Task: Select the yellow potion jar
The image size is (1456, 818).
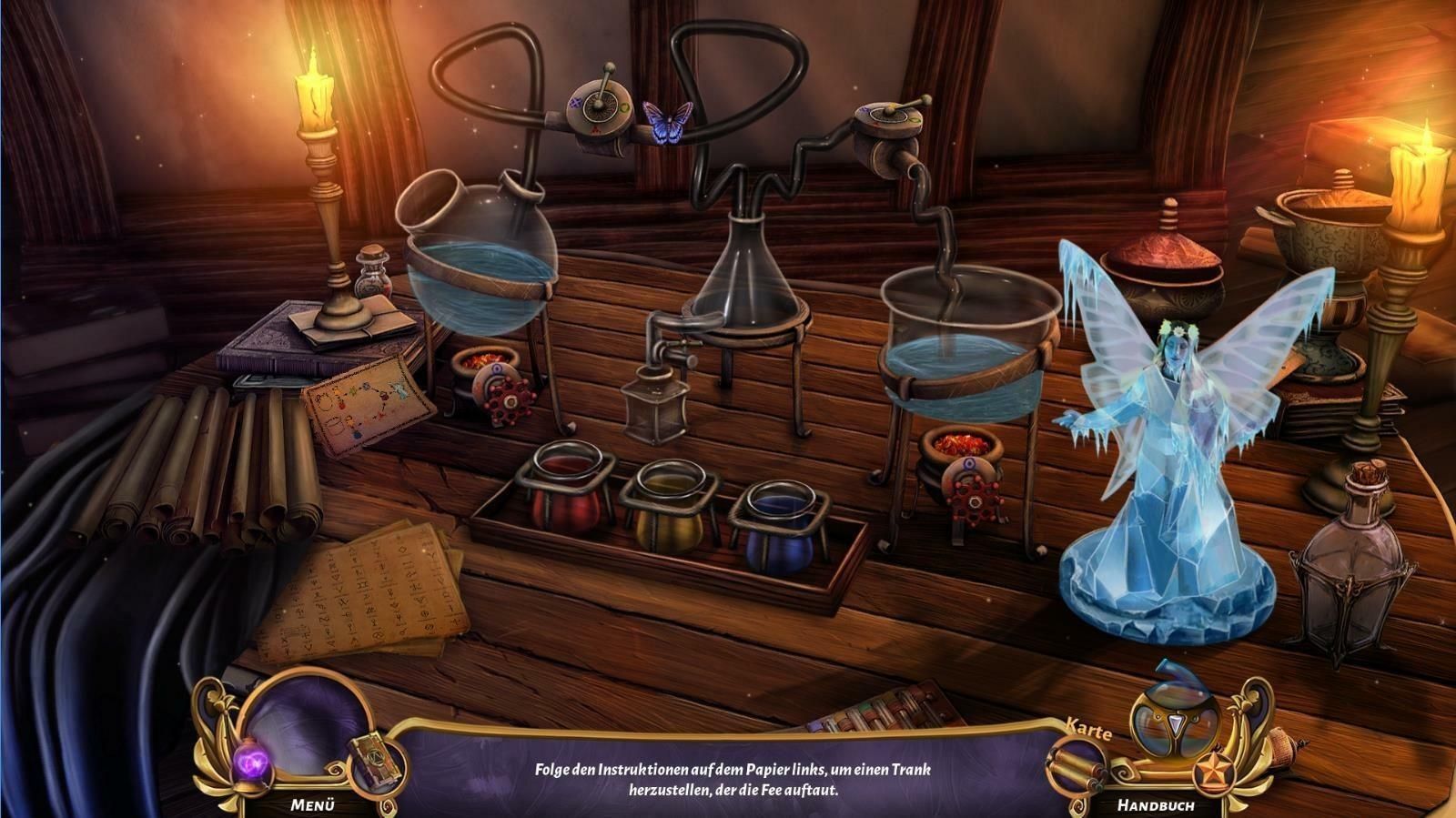Action: [670, 510]
